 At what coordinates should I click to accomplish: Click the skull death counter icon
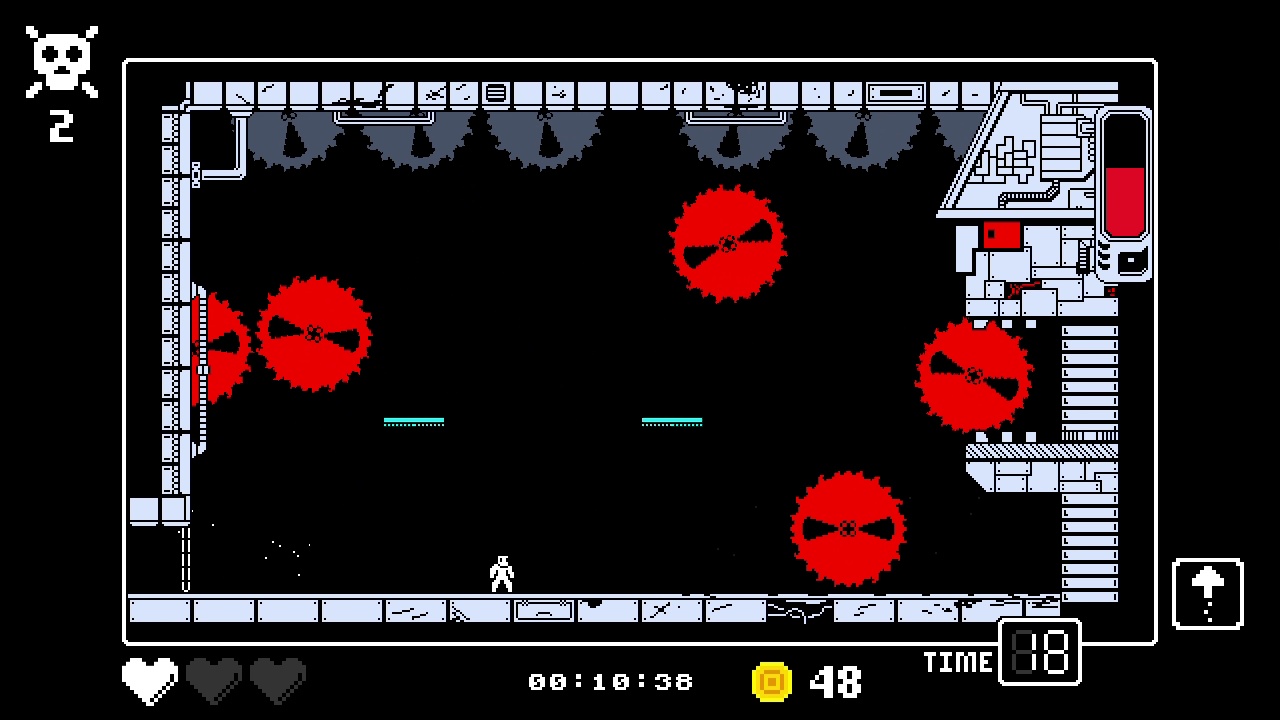[x=60, y=60]
